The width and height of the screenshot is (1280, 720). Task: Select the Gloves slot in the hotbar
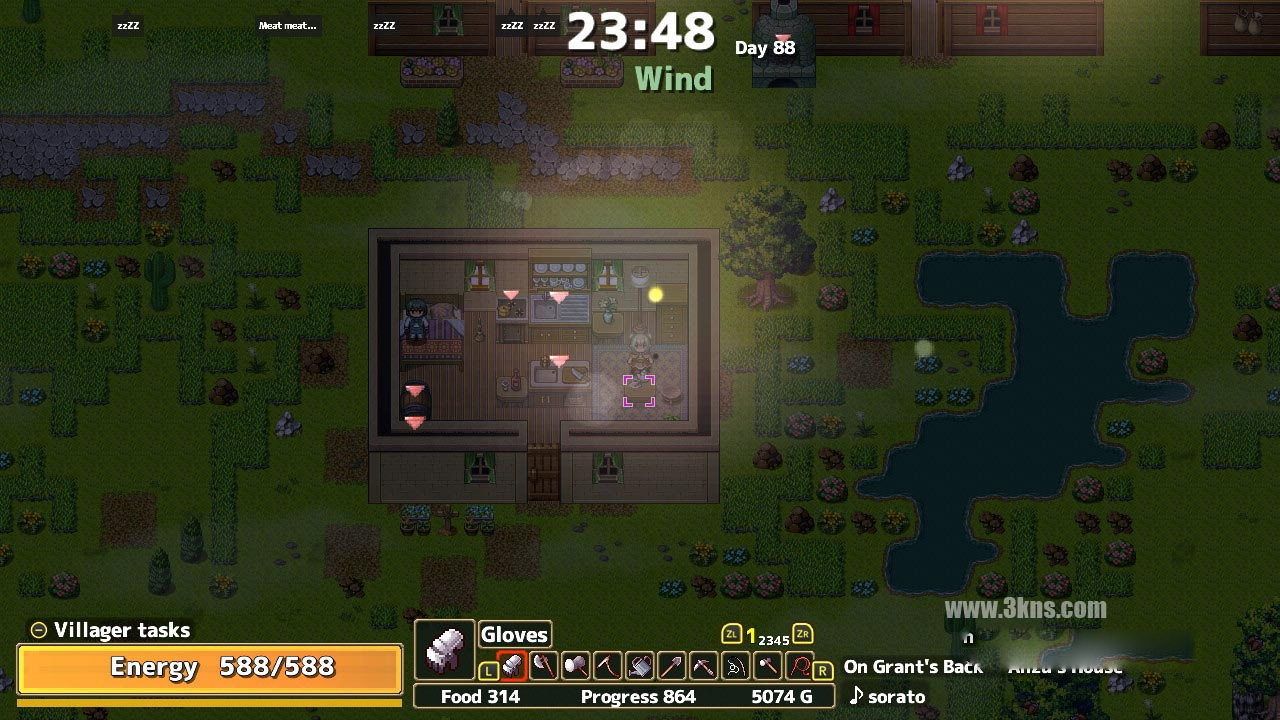click(512, 665)
